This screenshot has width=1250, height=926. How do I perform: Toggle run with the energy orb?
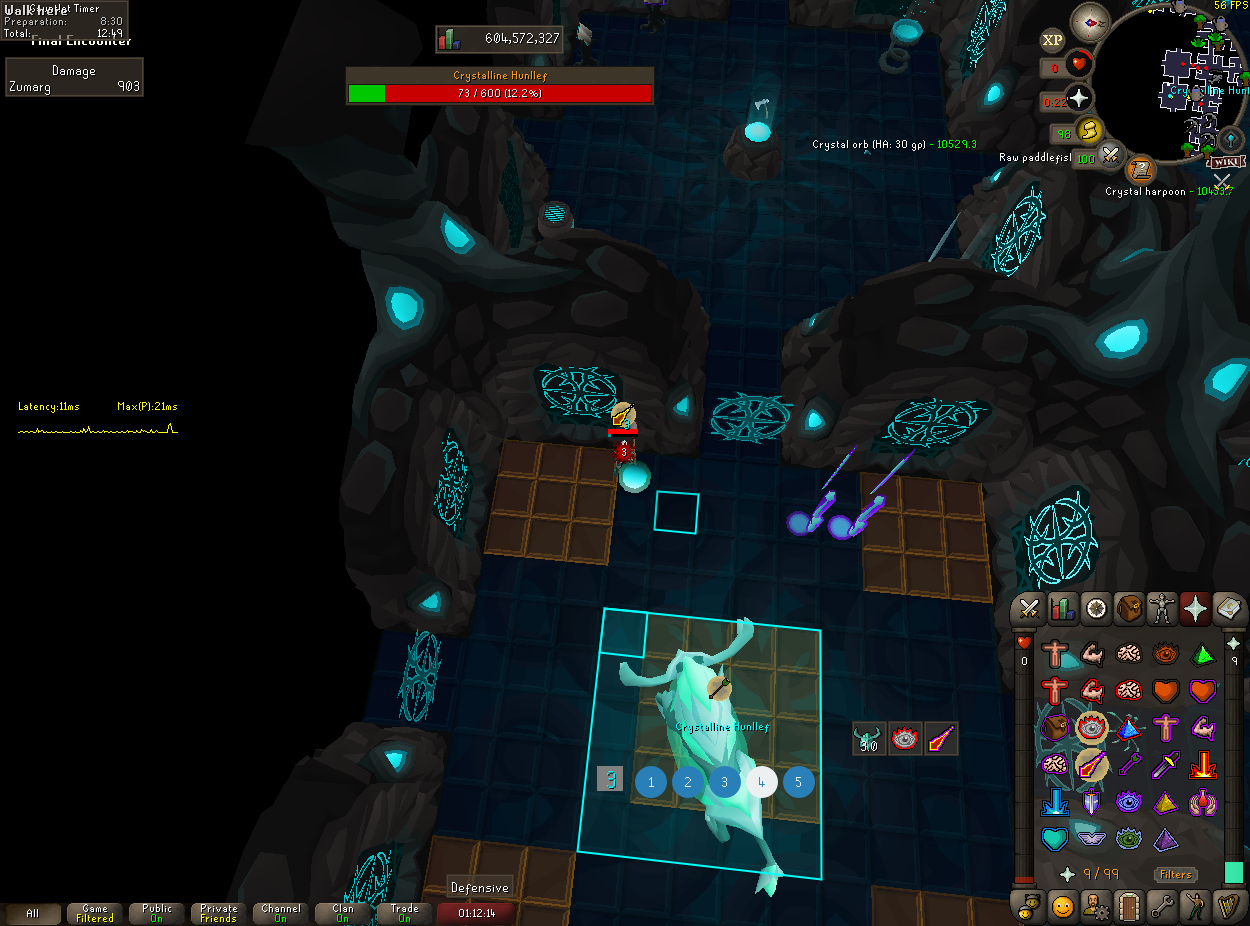pos(1090,131)
